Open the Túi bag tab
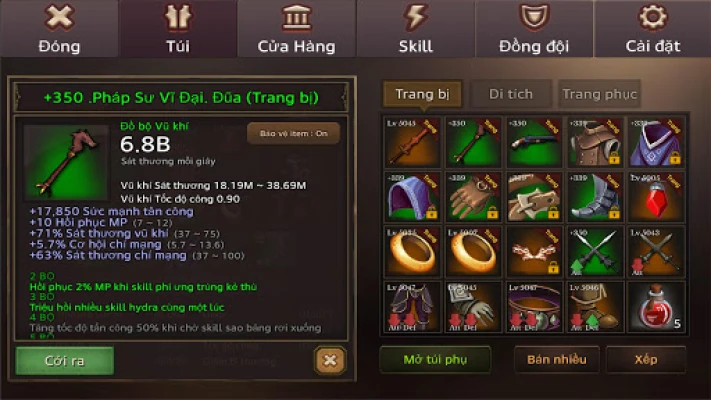Screen dimensions: 711x400 pyautogui.click(x=177, y=29)
